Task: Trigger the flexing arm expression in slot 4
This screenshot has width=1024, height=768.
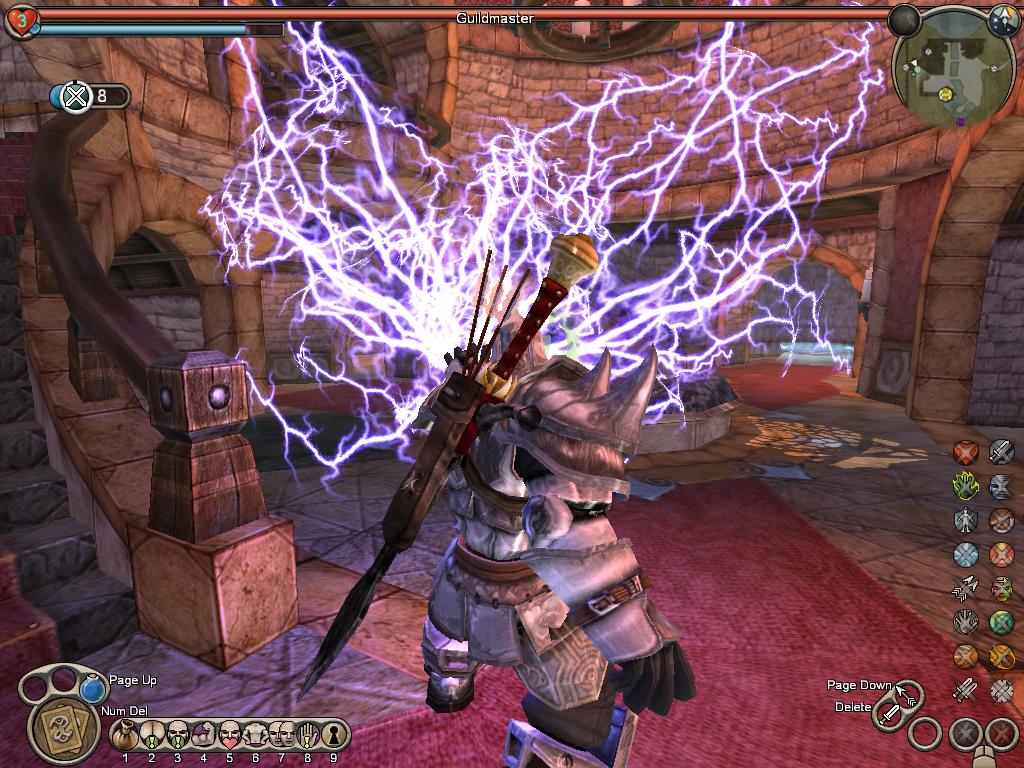Action: pos(203,735)
